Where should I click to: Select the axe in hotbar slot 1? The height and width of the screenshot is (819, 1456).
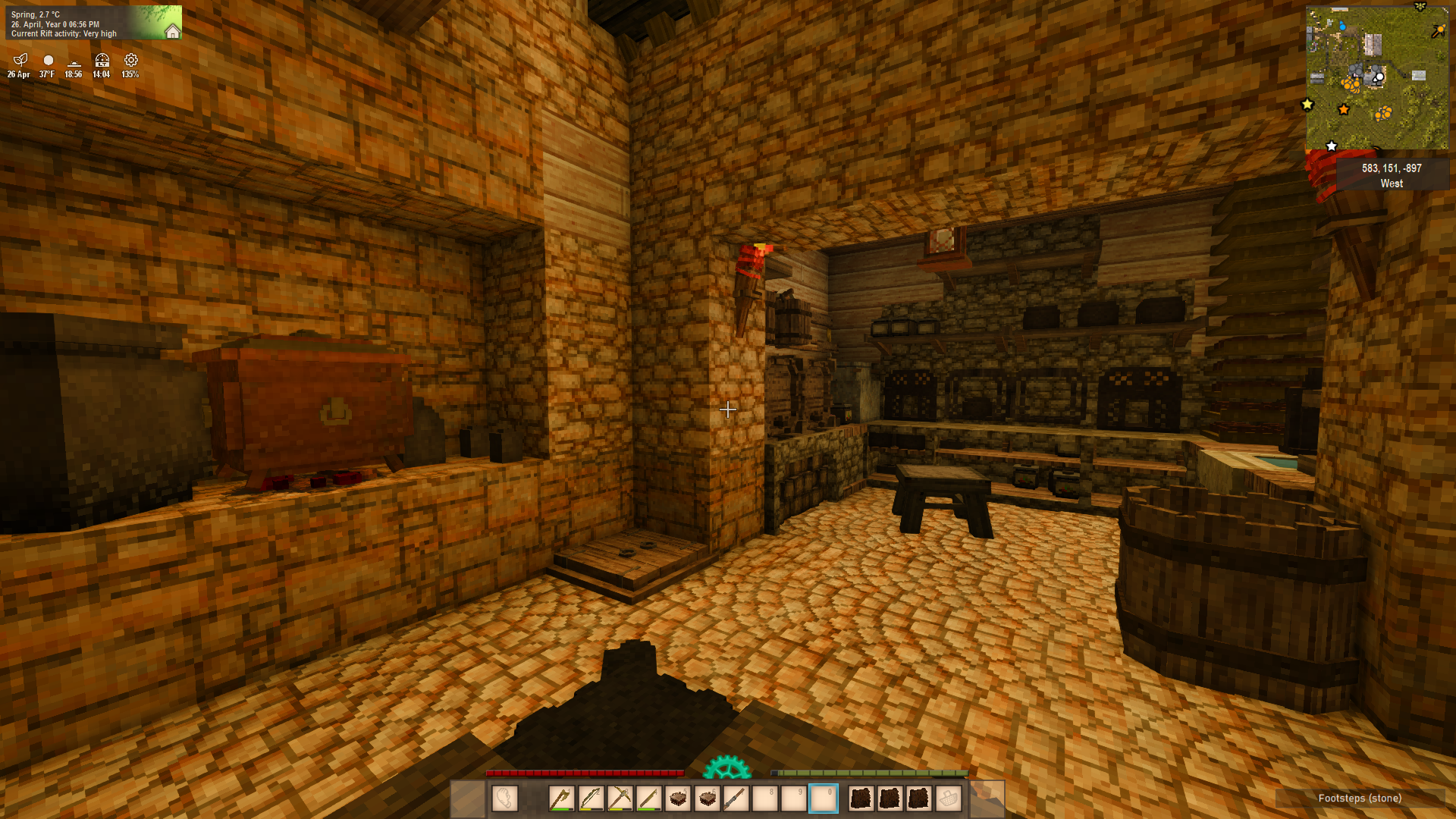pyautogui.click(x=562, y=798)
